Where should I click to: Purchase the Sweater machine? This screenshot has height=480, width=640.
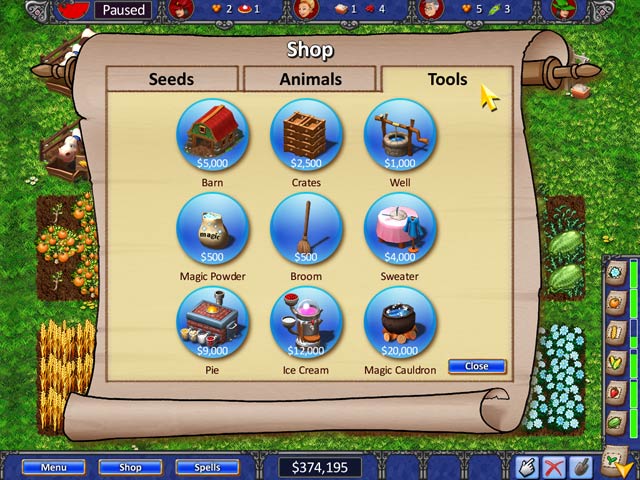point(399,229)
